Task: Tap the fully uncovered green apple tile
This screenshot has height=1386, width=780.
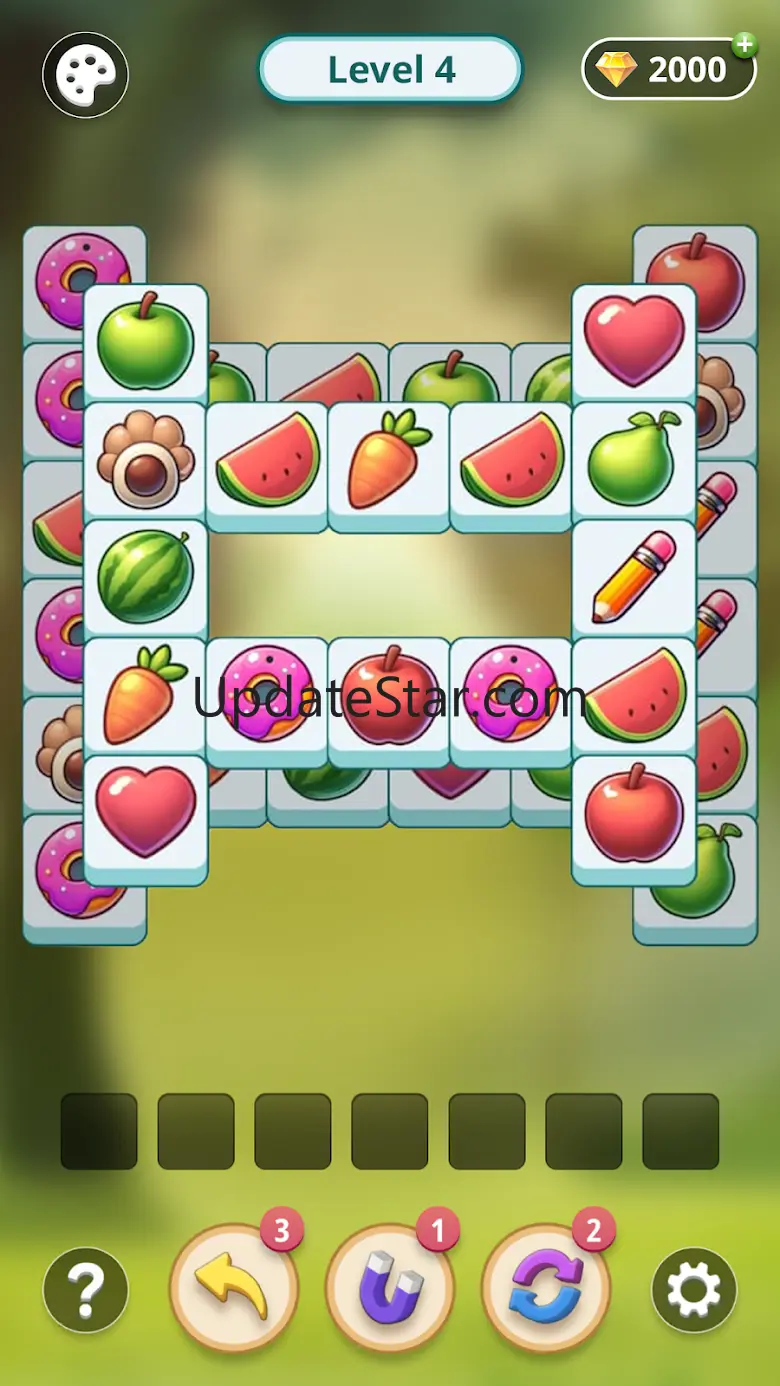Action: [145, 342]
